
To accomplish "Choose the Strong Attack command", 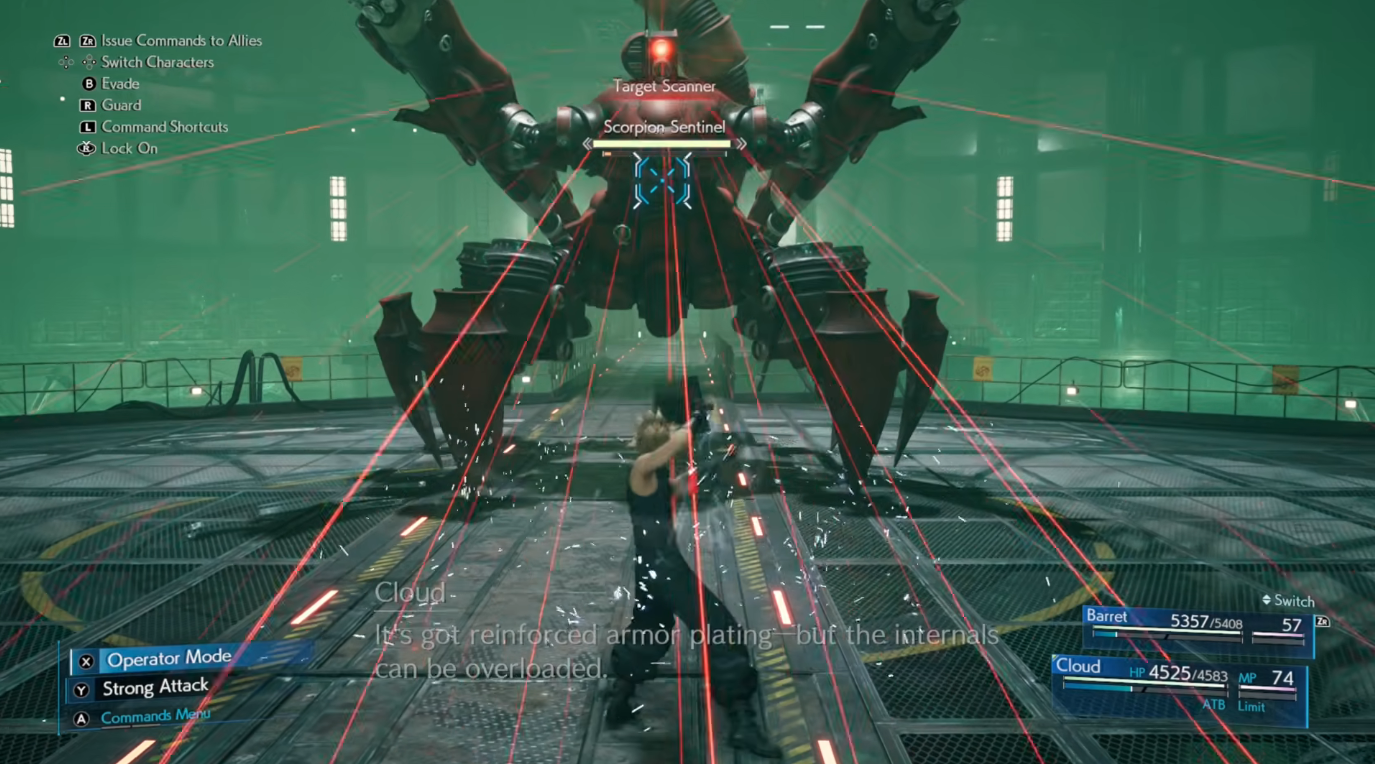I will 155,688.
